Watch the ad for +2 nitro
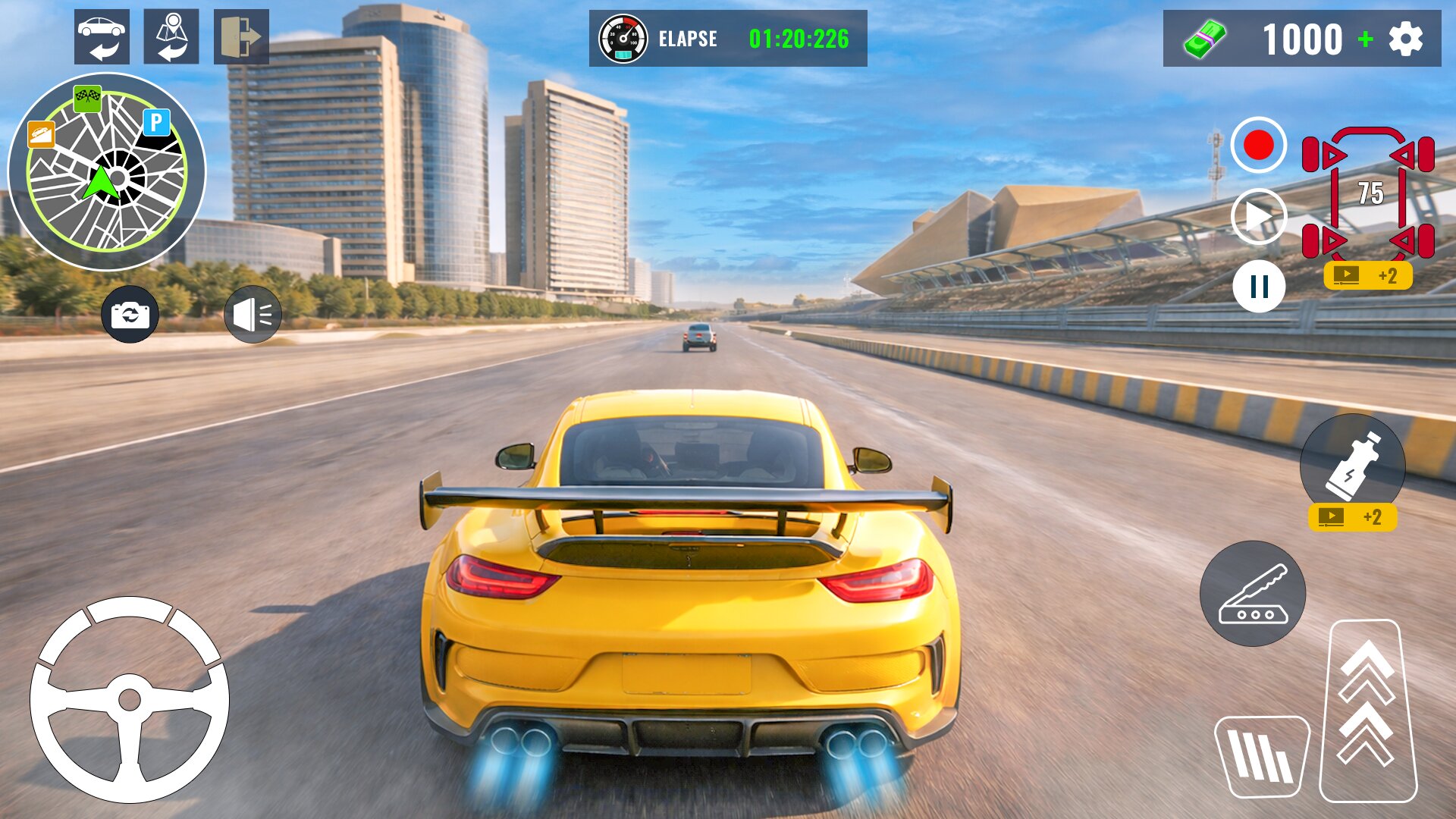1456x819 pixels. pyautogui.click(x=1352, y=517)
